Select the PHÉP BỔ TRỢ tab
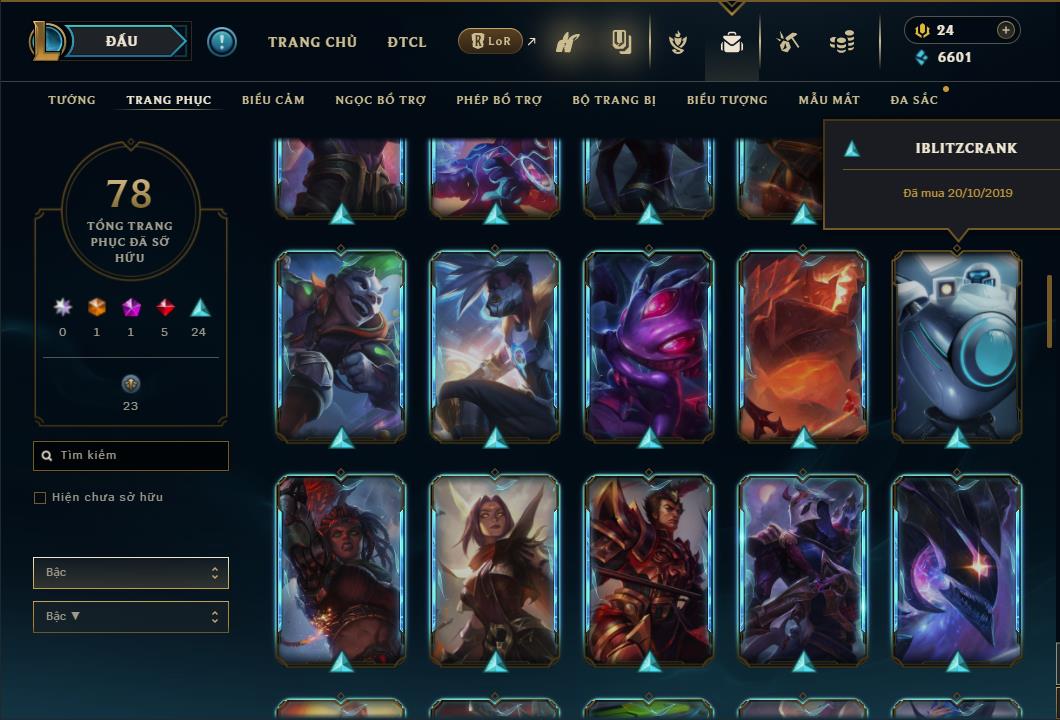The width and height of the screenshot is (1060, 720). [x=499, y=100]
